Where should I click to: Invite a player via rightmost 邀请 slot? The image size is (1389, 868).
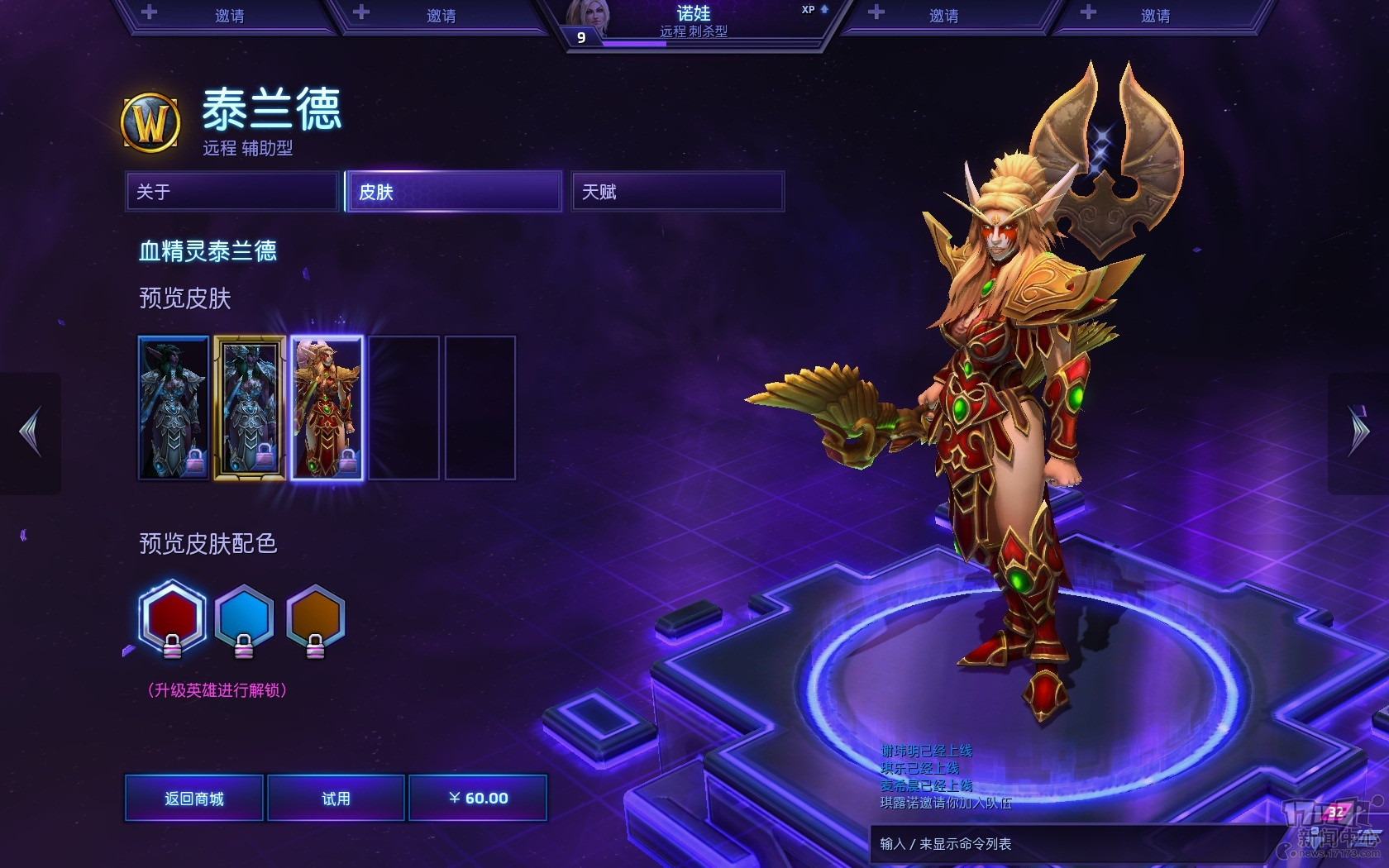[1155, 16]
